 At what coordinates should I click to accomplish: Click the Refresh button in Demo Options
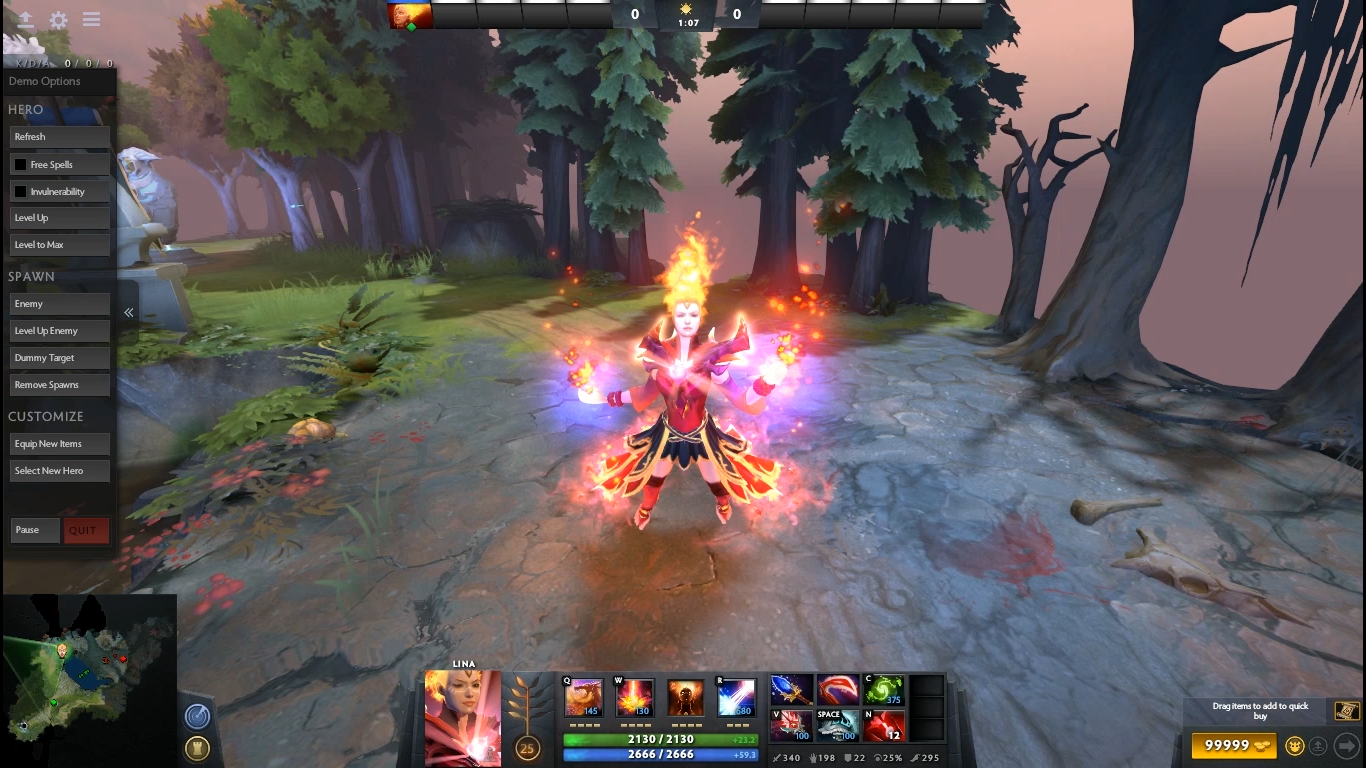pos(59,137)
